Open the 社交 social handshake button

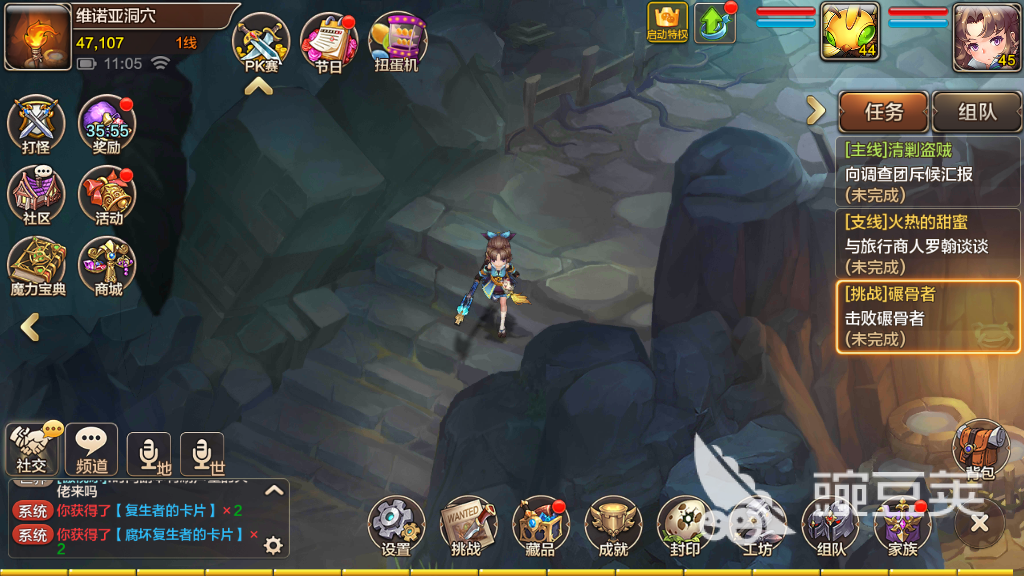point(32,449)
